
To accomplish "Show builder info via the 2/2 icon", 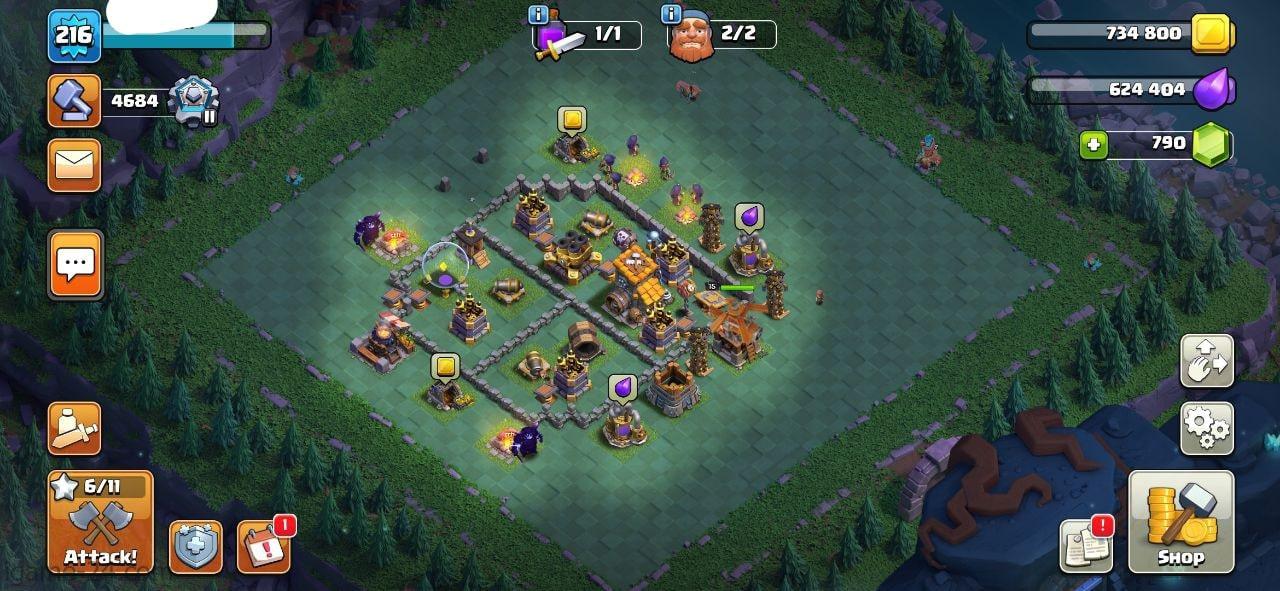I will click(672, 15).
